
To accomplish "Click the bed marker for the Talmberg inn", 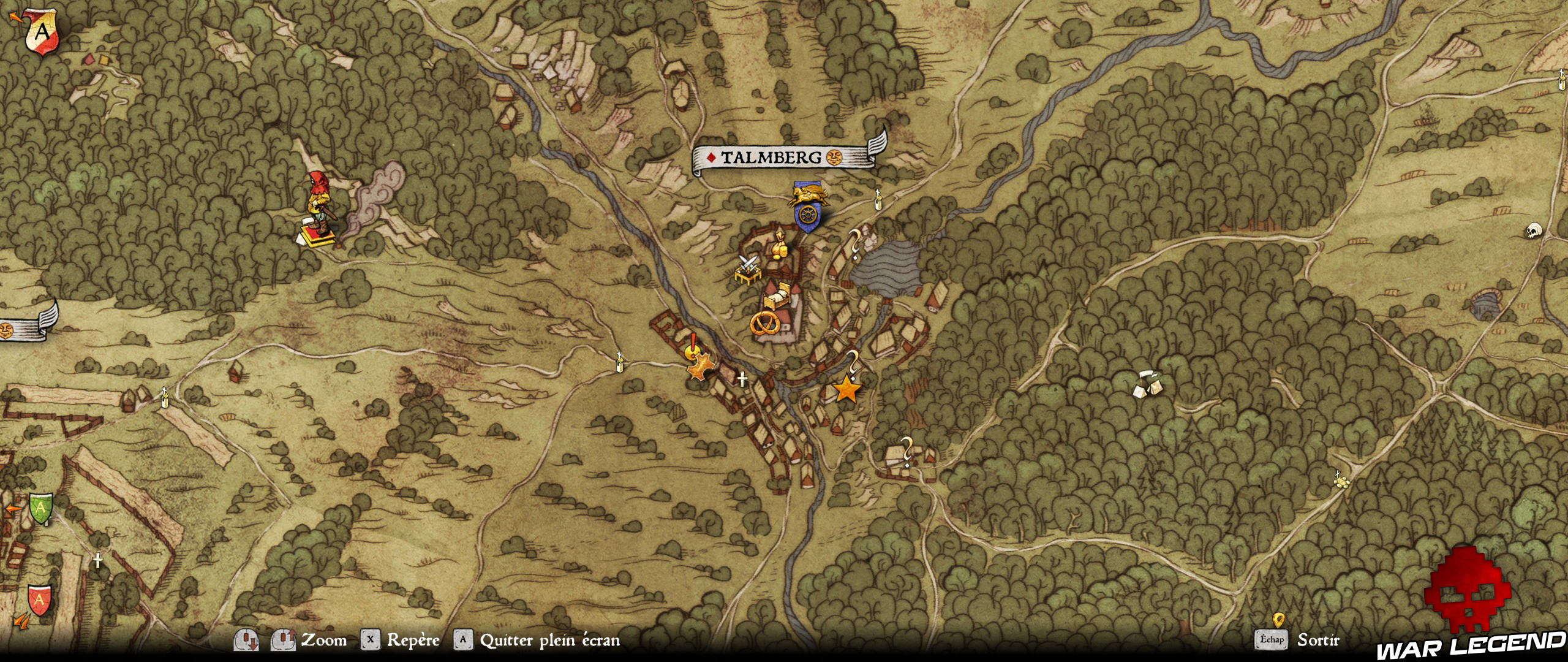I will 777,296.
